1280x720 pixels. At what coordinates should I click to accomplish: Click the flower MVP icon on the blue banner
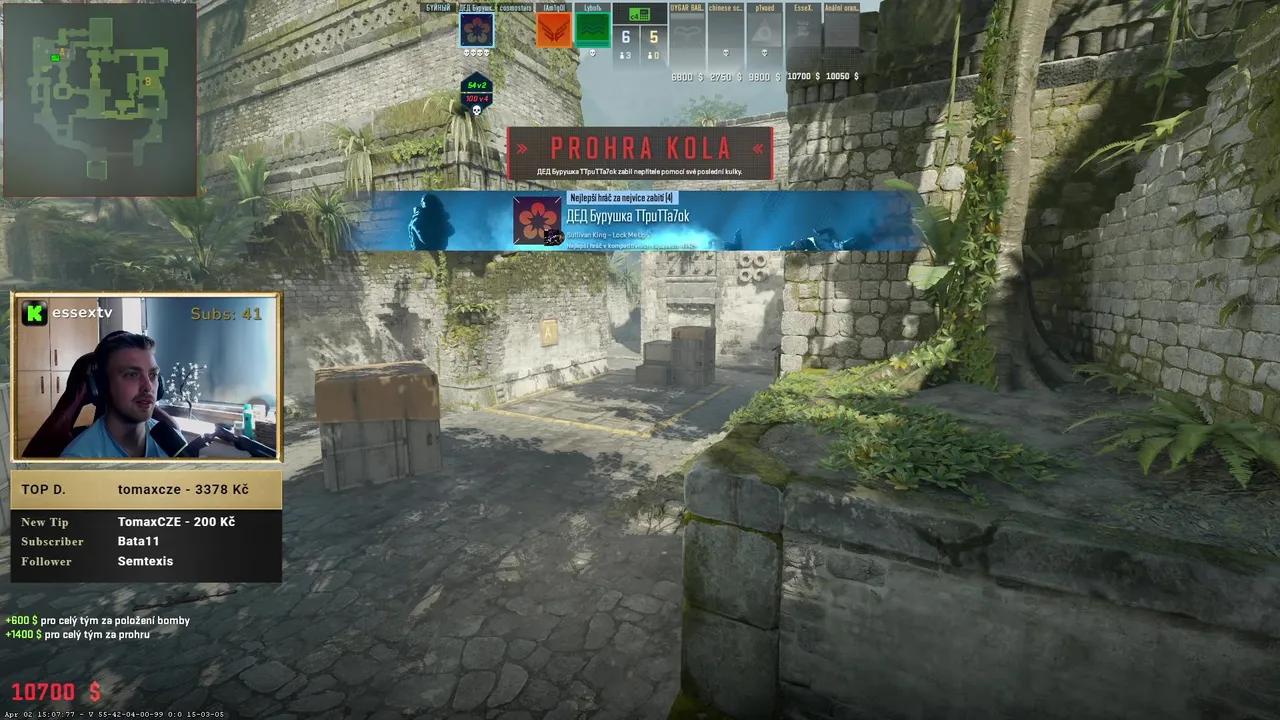pos(537,220)
